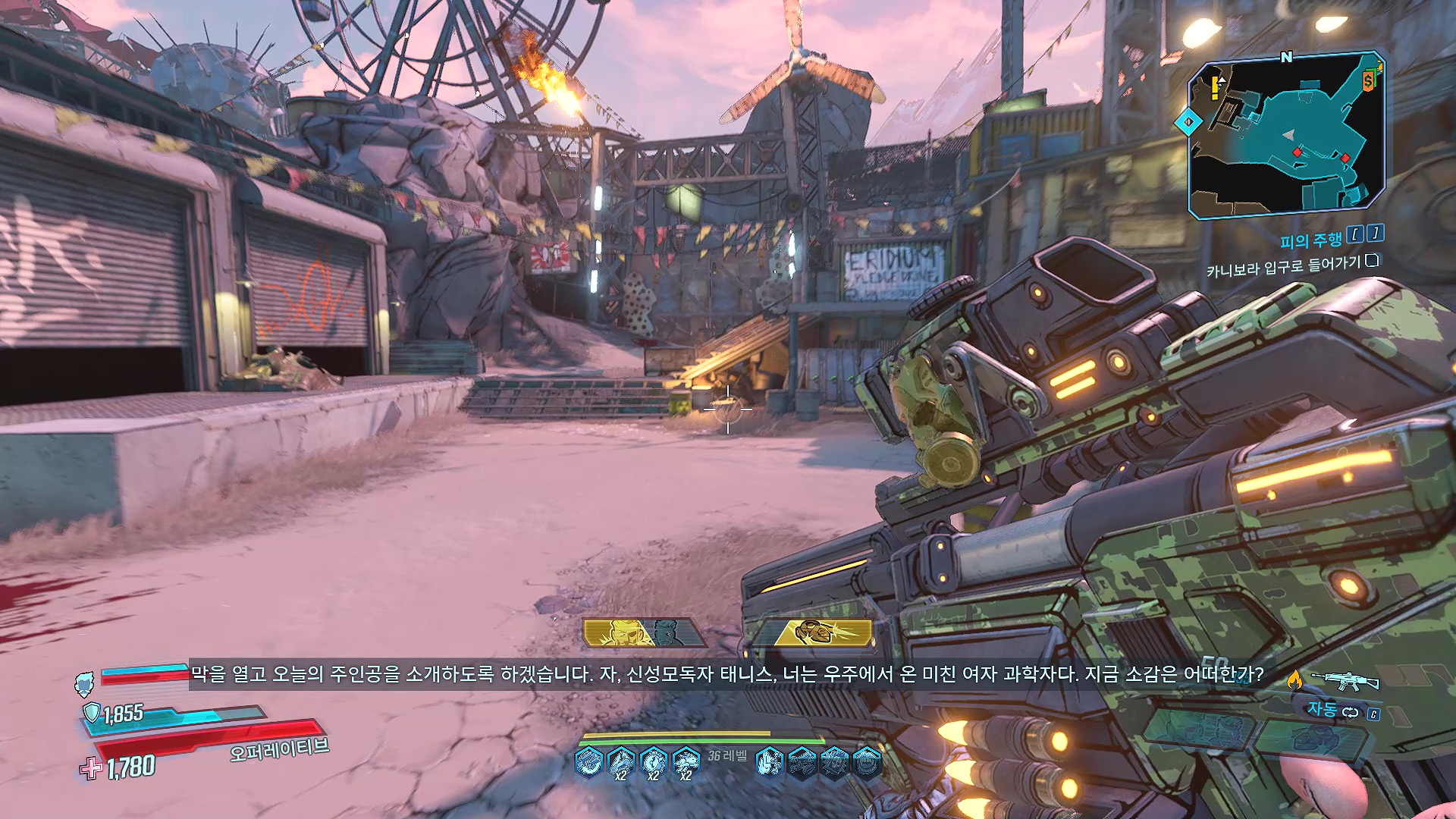Select the last hexagon buff icon in the row
Viewport: 1456px width, 819px height.
click(867, 761)
